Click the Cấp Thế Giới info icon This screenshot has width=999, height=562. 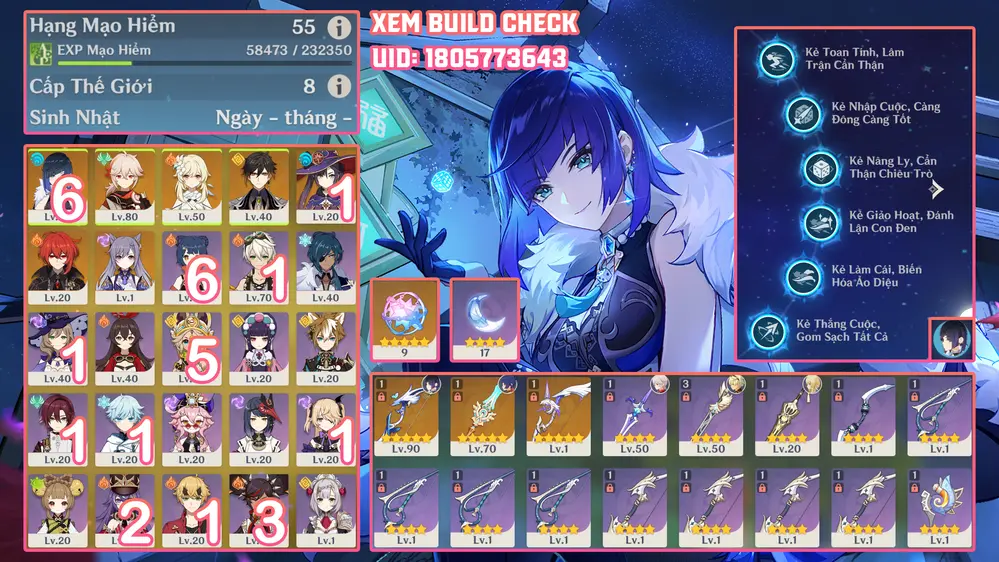click(339, 86)
